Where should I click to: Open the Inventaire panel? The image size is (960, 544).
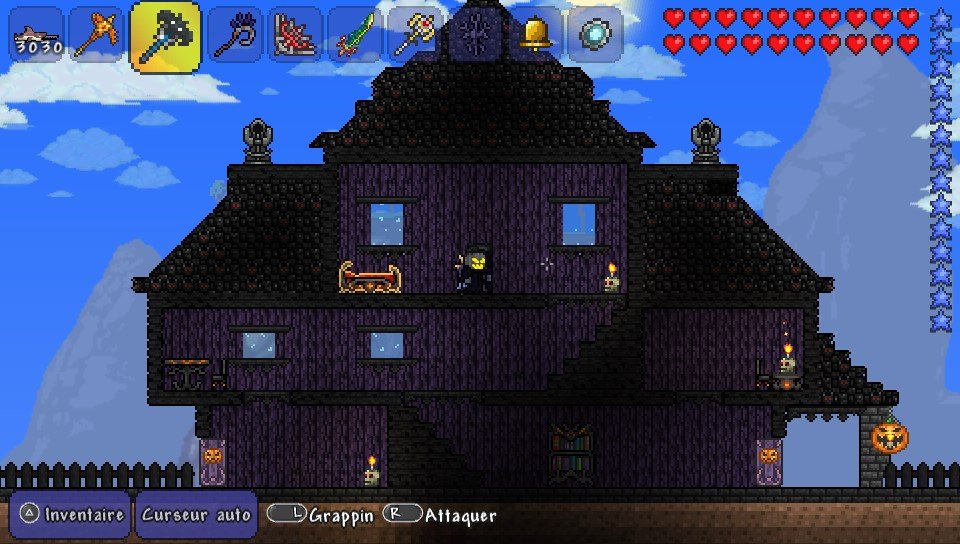72,515
